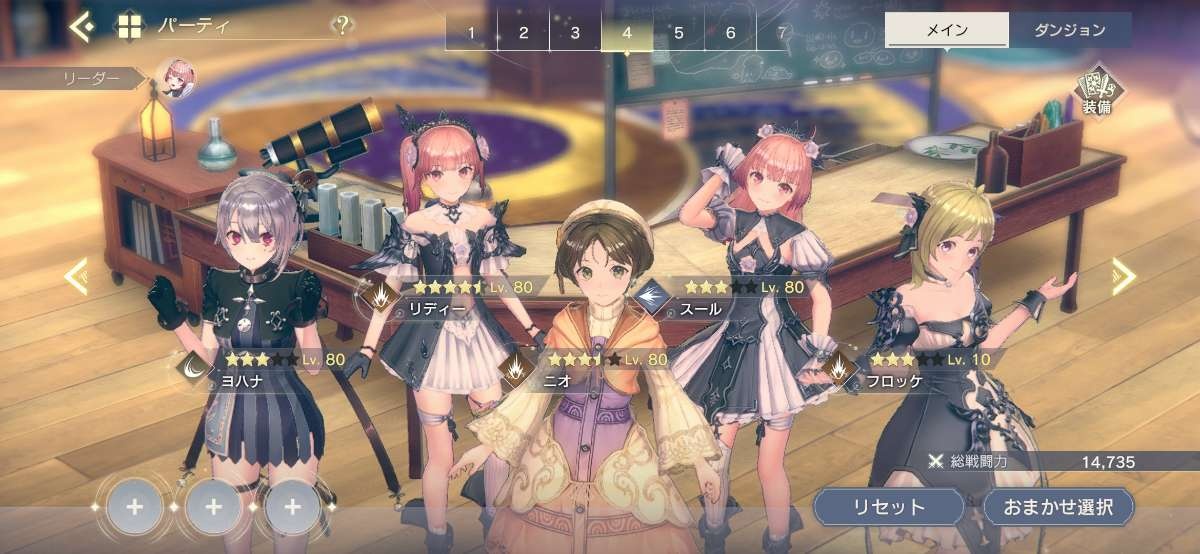Viewport: 1200px width, 554px height.
Task: Reset the party with リセット
Action: [889, 507]
